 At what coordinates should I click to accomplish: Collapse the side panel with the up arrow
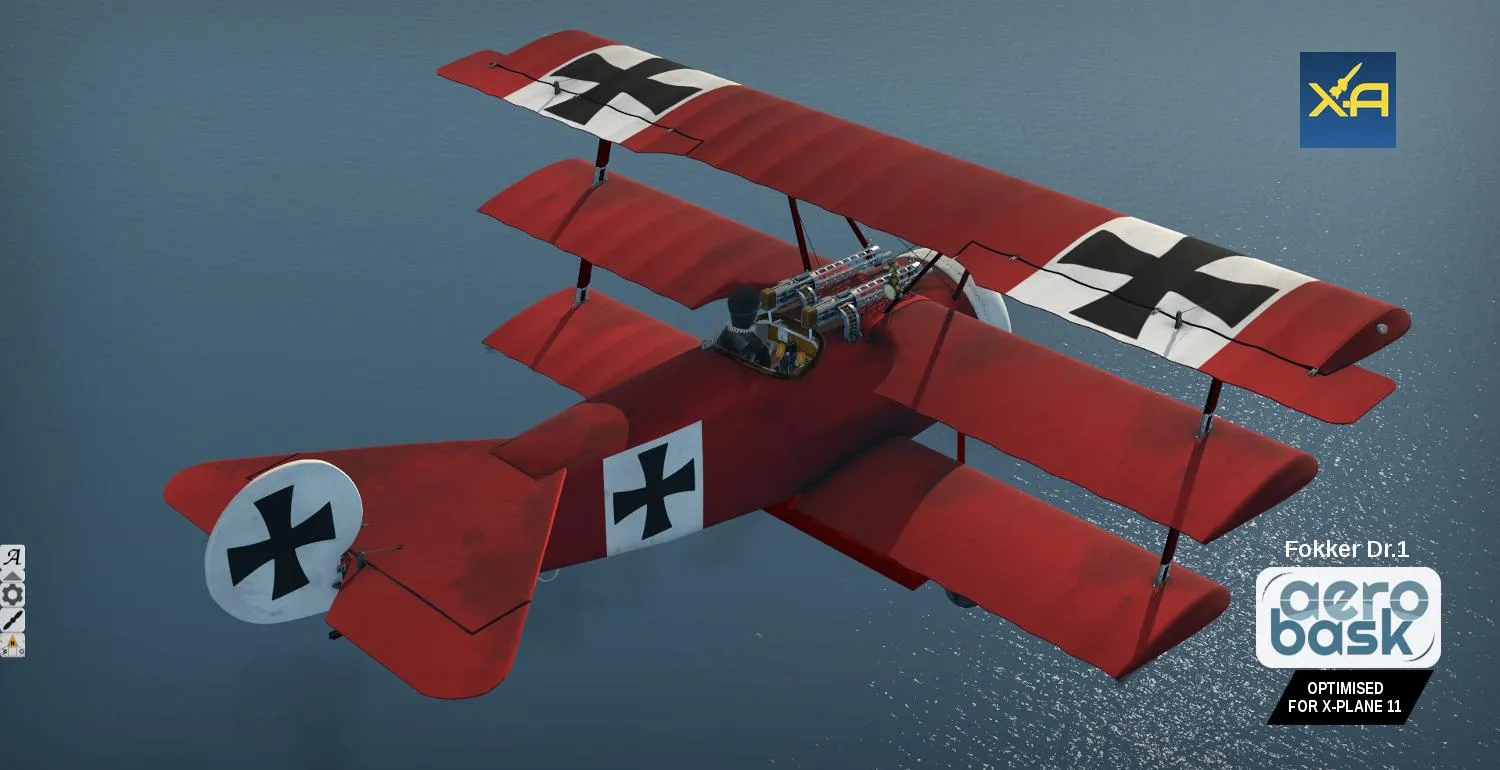[12, 576]
